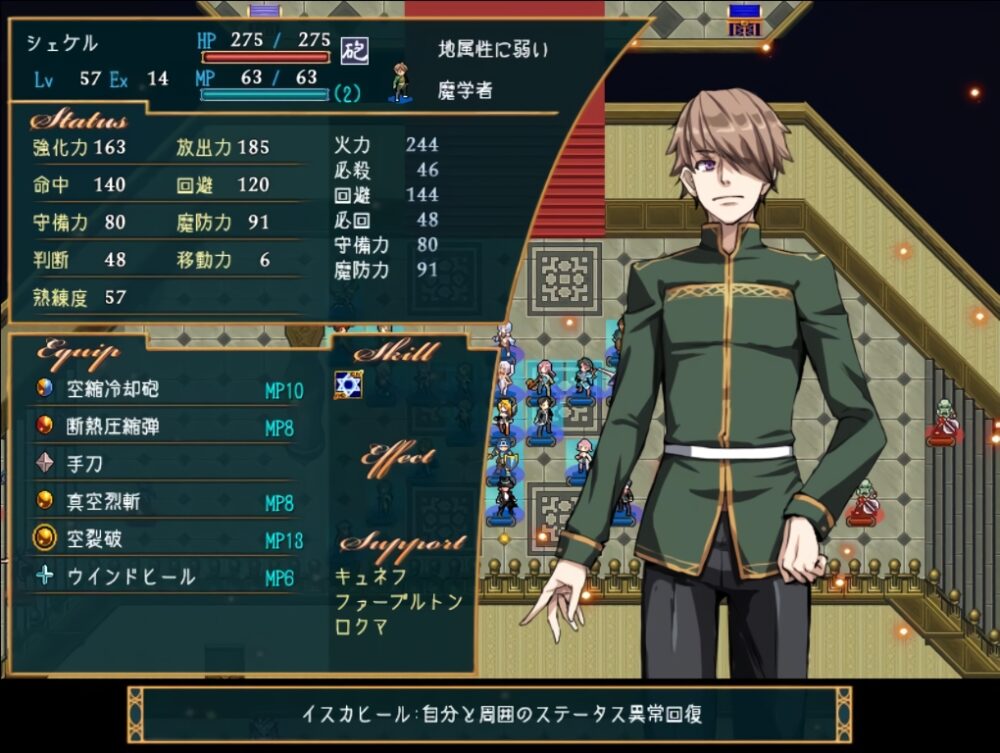Select support character ロクマ

click(x=362, y=627)
